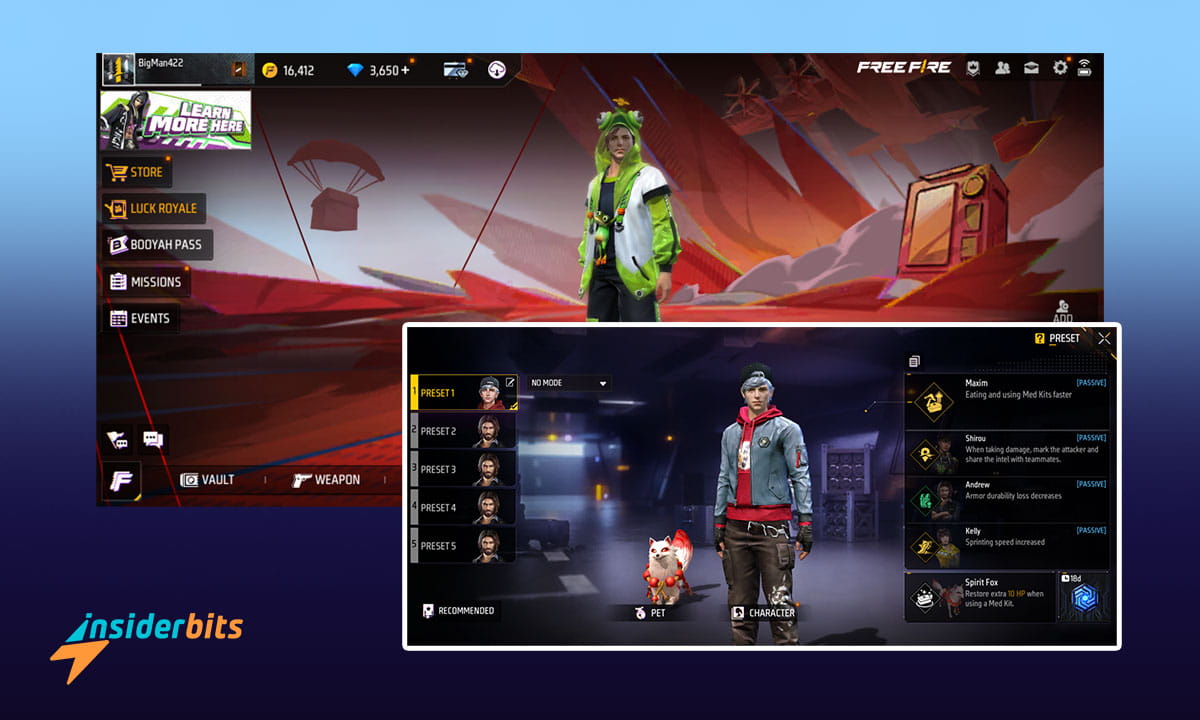The image size is (1200, 720).
Task: Choose Preset 5
Action: 464,546
